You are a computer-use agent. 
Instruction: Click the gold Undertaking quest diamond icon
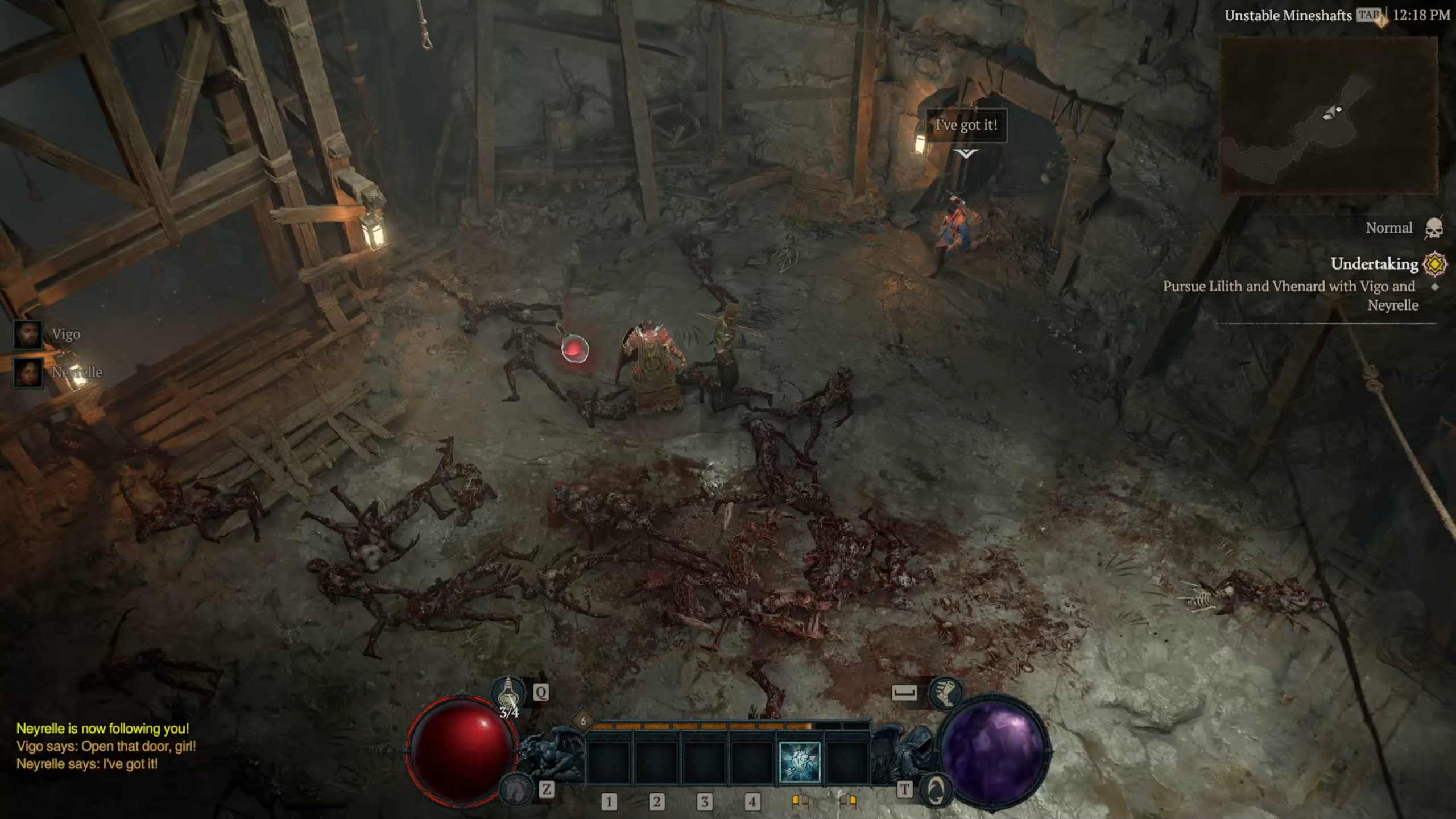point(1434,264)
